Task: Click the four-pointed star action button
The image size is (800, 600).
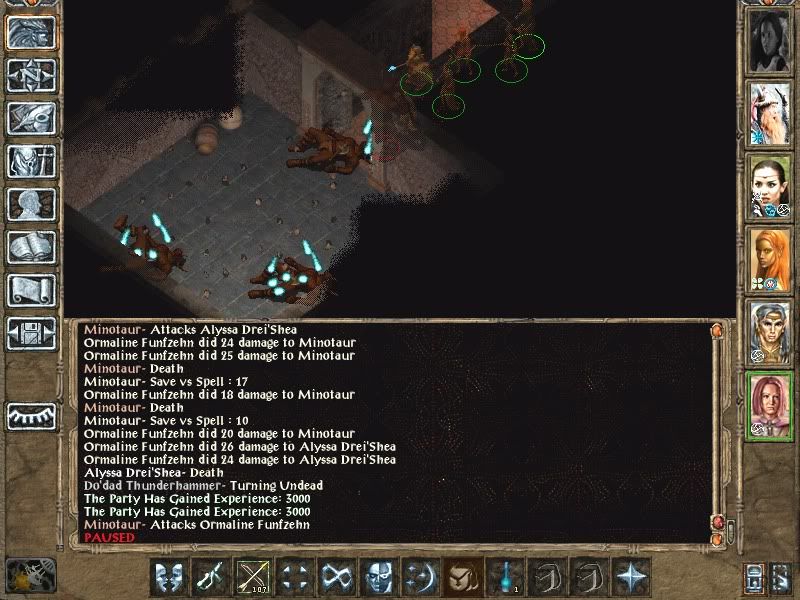Action: [x=631, y=578]
